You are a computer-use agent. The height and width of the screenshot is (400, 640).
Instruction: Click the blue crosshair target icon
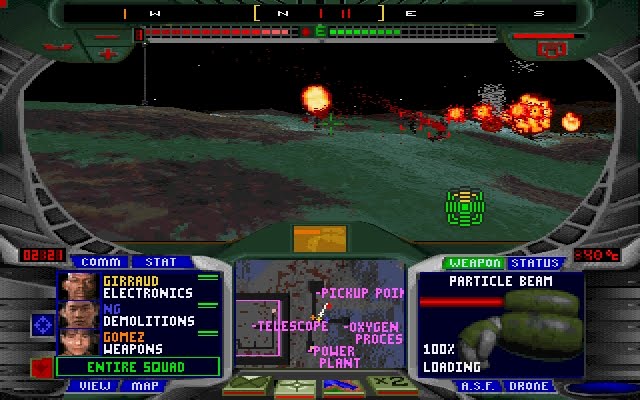click(43, 324)
